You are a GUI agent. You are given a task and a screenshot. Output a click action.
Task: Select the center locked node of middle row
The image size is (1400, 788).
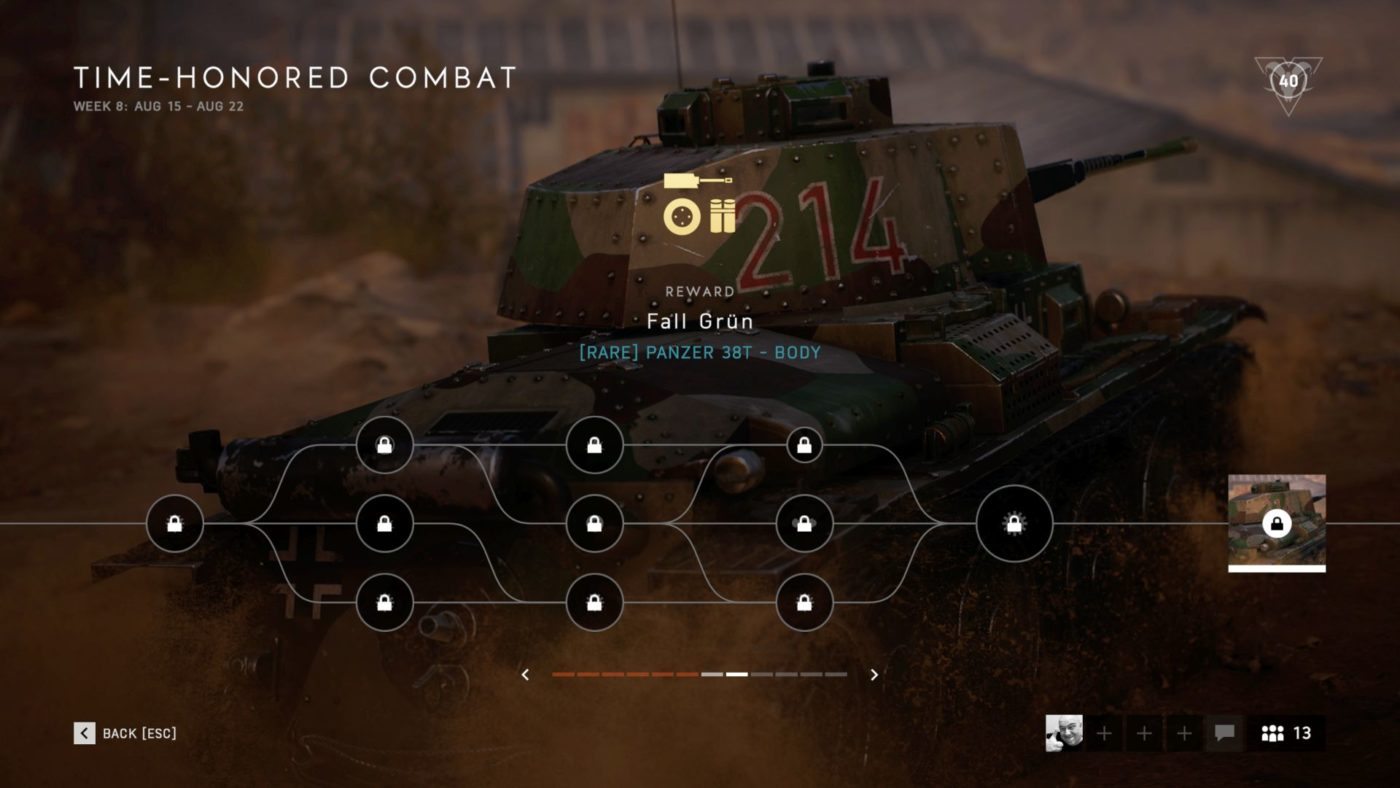pyautogui.click(x=594, y=523)
